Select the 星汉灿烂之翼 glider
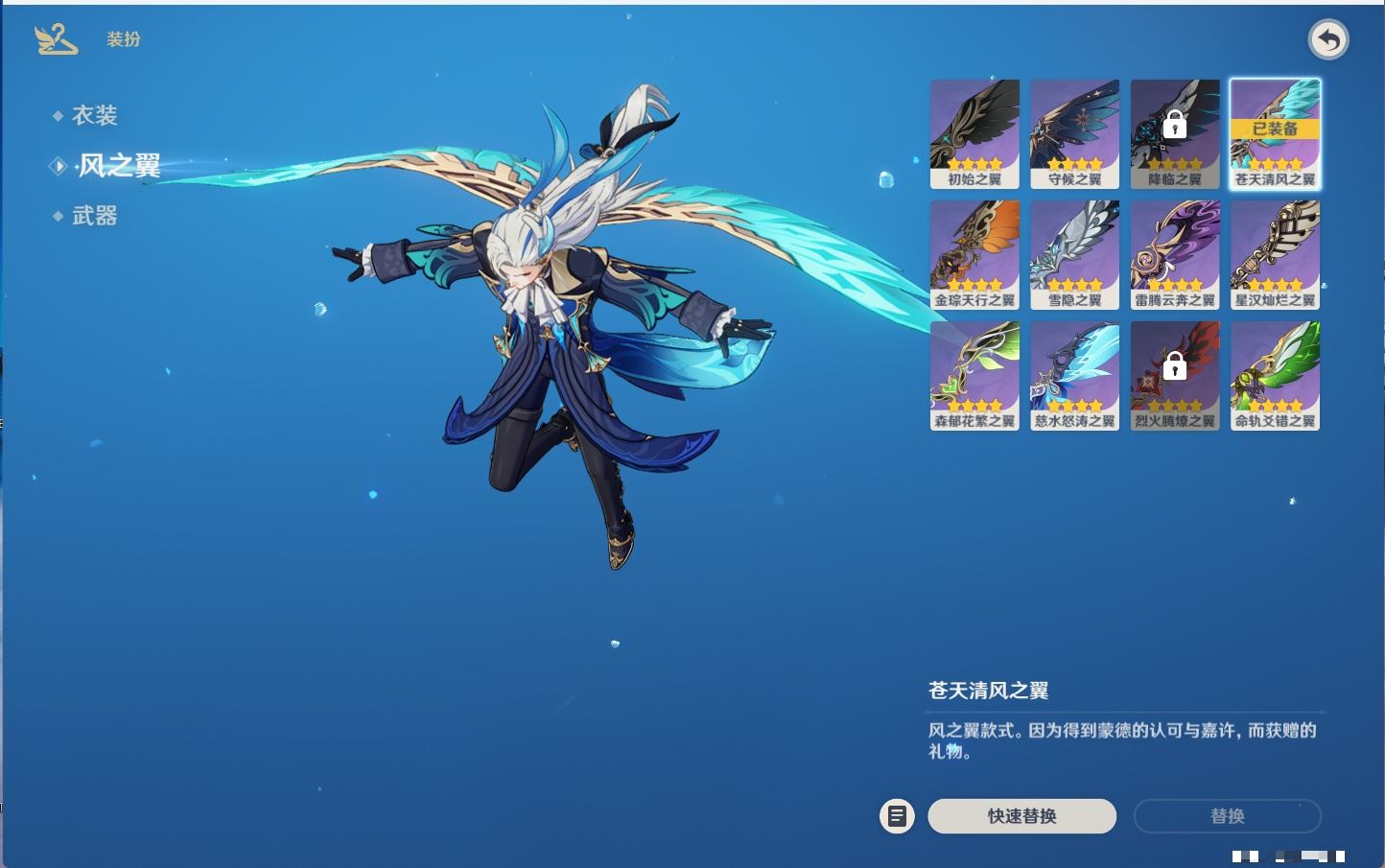 (1275, 254)
